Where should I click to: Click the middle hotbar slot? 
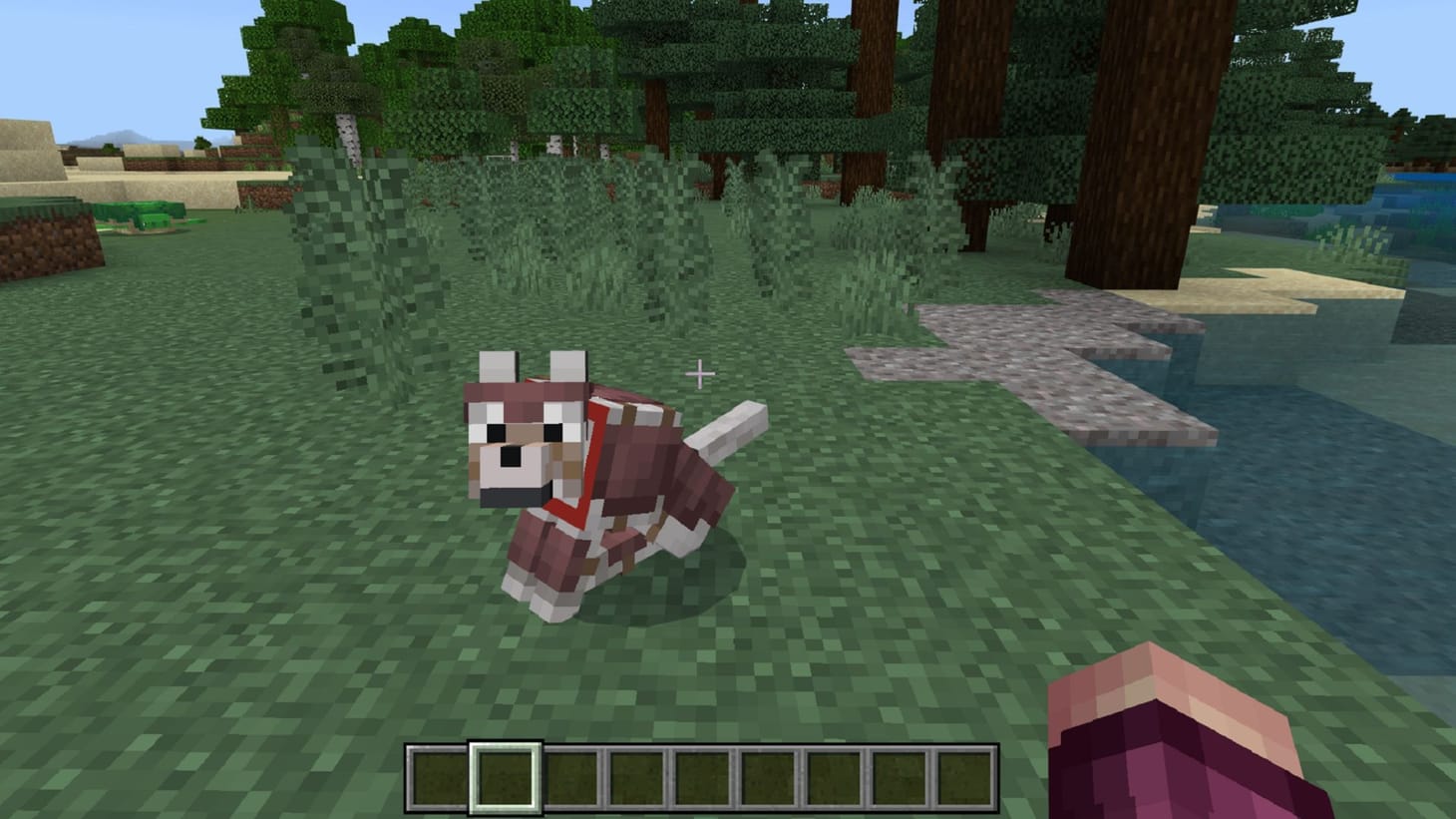(x=700, y=776)
